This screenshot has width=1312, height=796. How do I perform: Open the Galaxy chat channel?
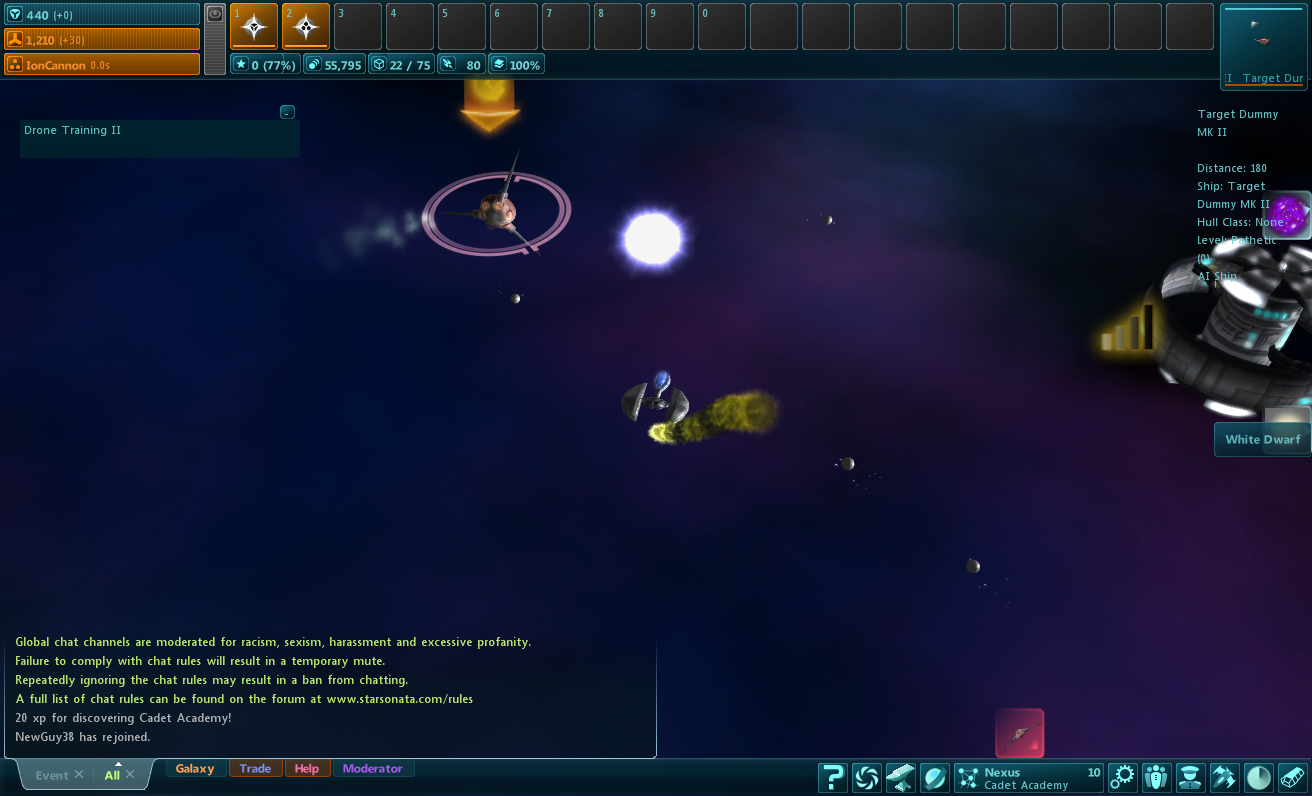coord(195,769)
